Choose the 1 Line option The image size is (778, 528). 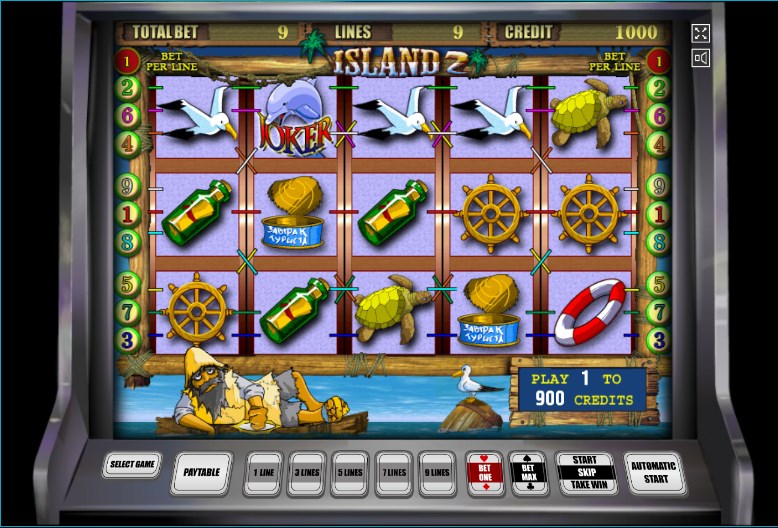[263, 473]
